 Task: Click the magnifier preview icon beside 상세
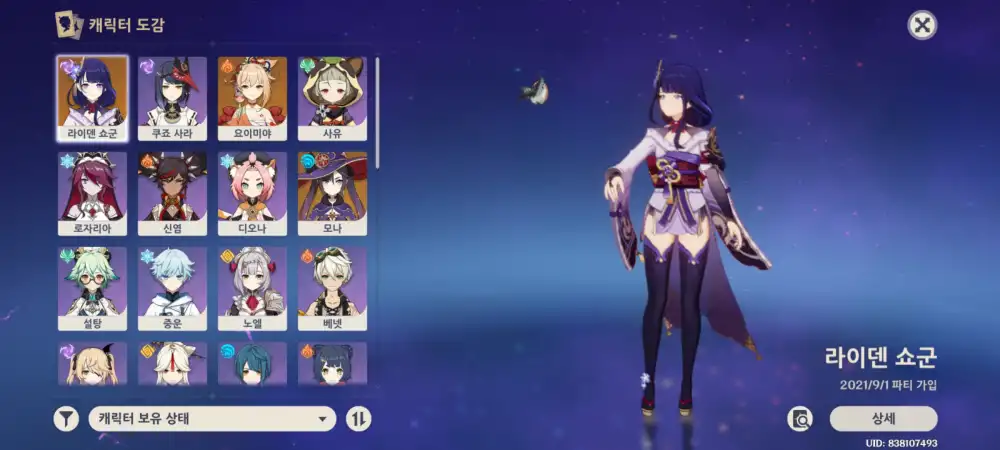click(800, 419)
